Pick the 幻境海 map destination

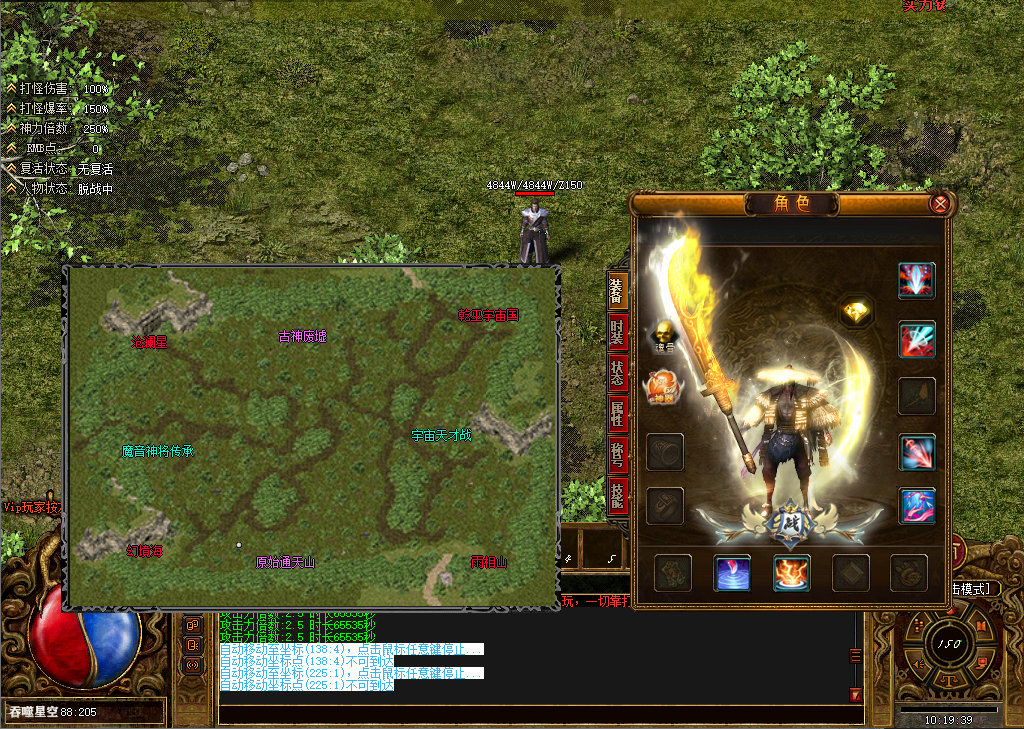pos(144,551)
